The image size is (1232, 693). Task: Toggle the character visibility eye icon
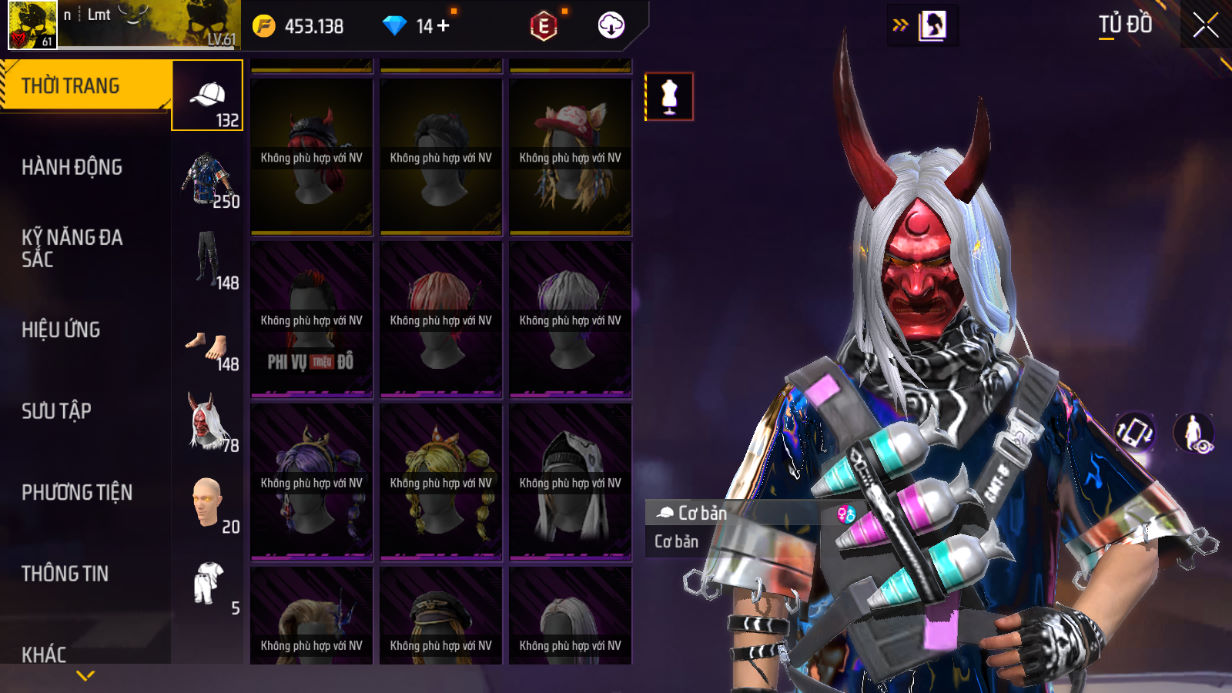(1193, 433)
